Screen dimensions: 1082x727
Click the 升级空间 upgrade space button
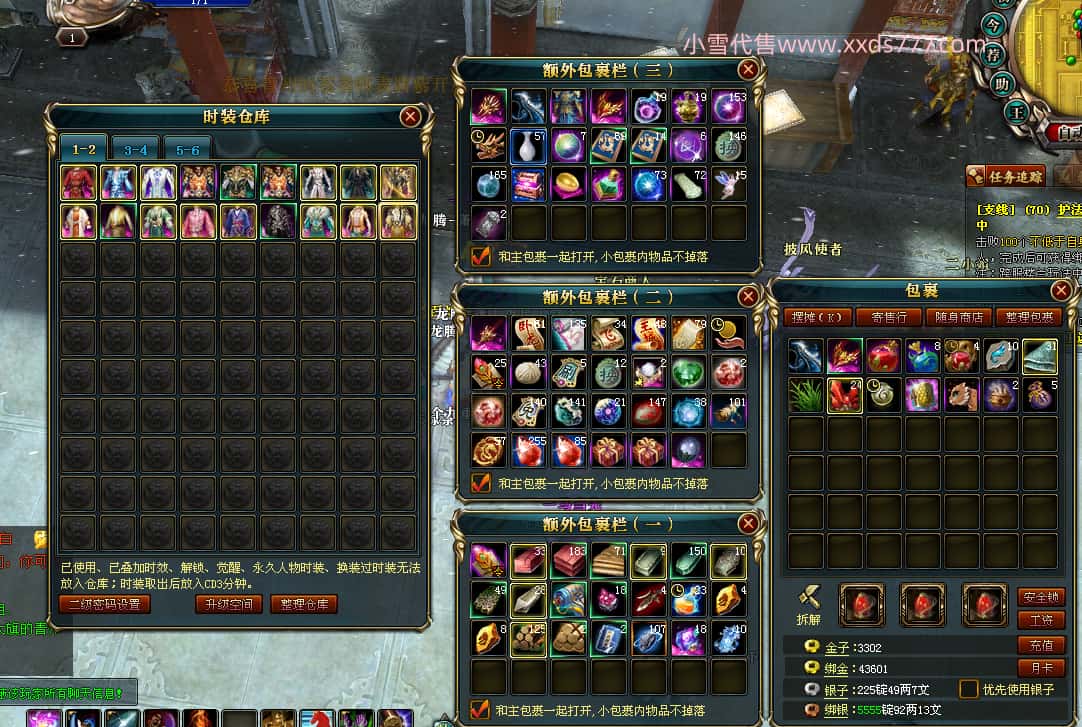click(x=229, y=604)
